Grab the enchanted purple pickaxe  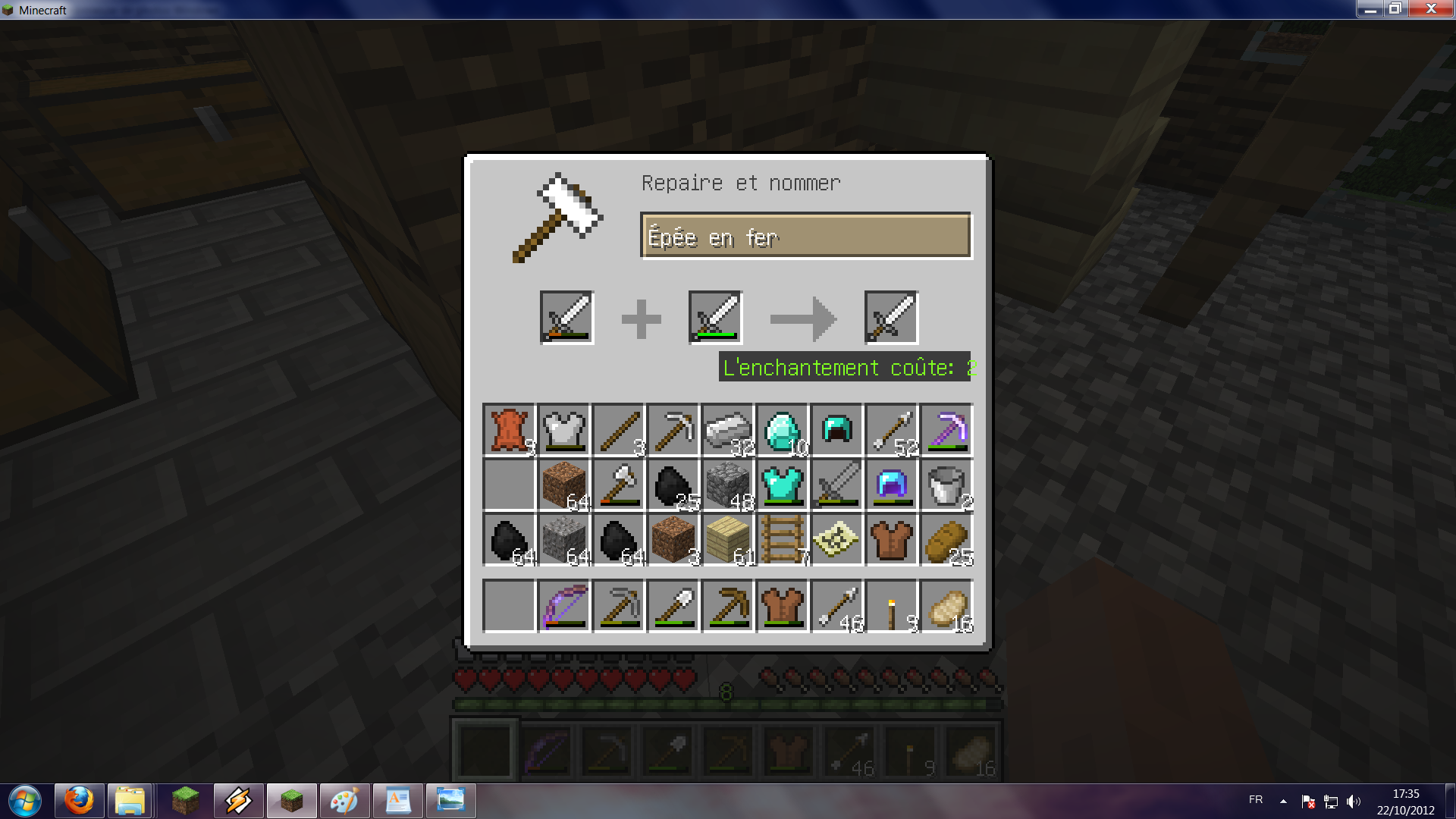pos(946,430)
